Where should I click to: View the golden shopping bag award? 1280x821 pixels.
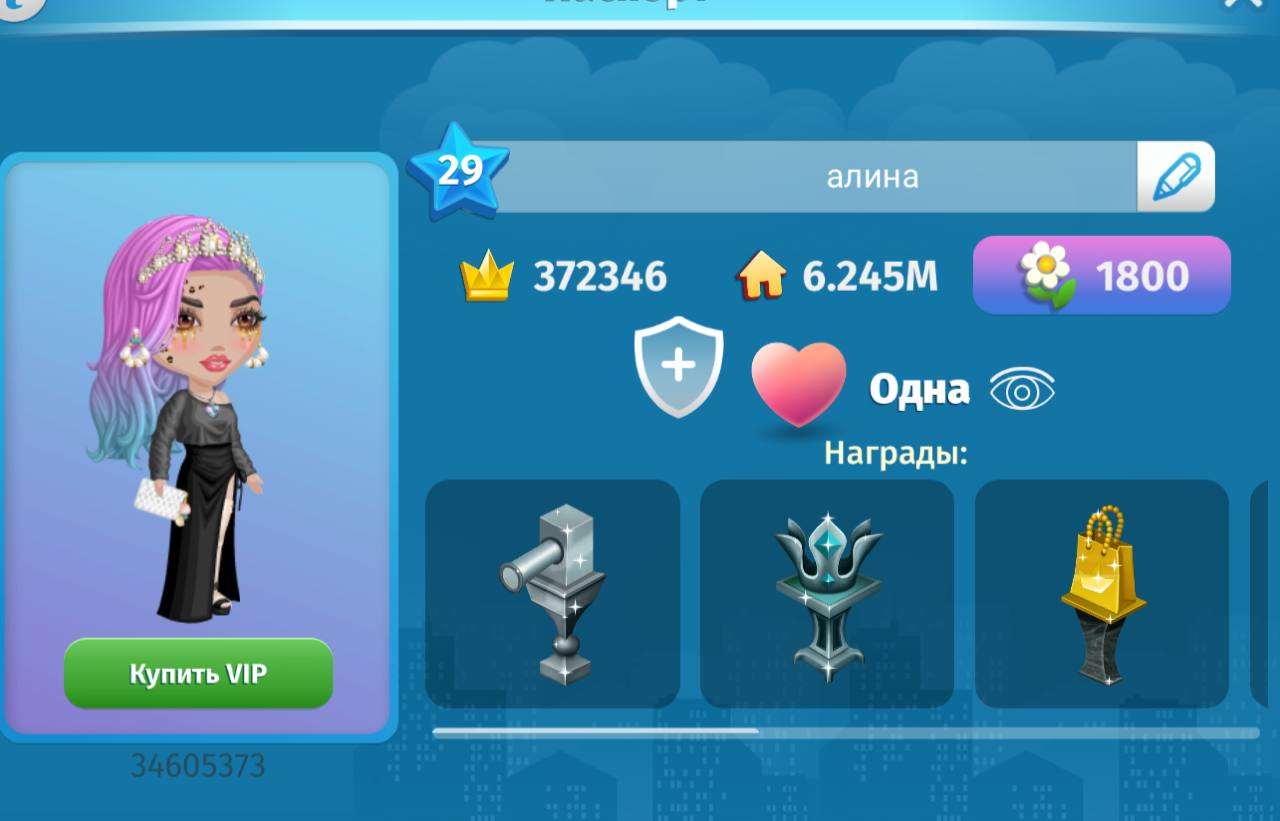1101,593
